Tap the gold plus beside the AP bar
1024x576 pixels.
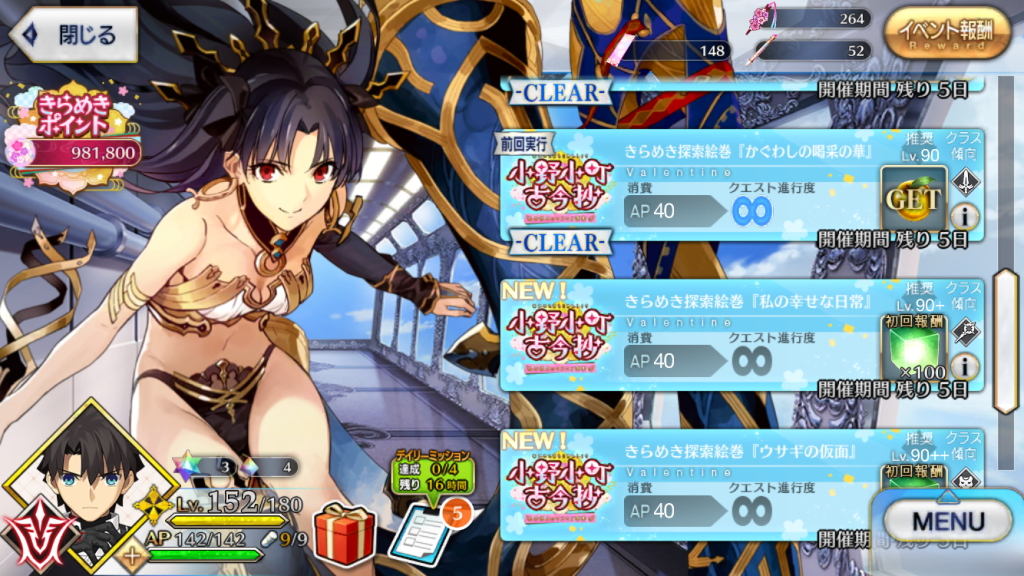pos(133,556)
